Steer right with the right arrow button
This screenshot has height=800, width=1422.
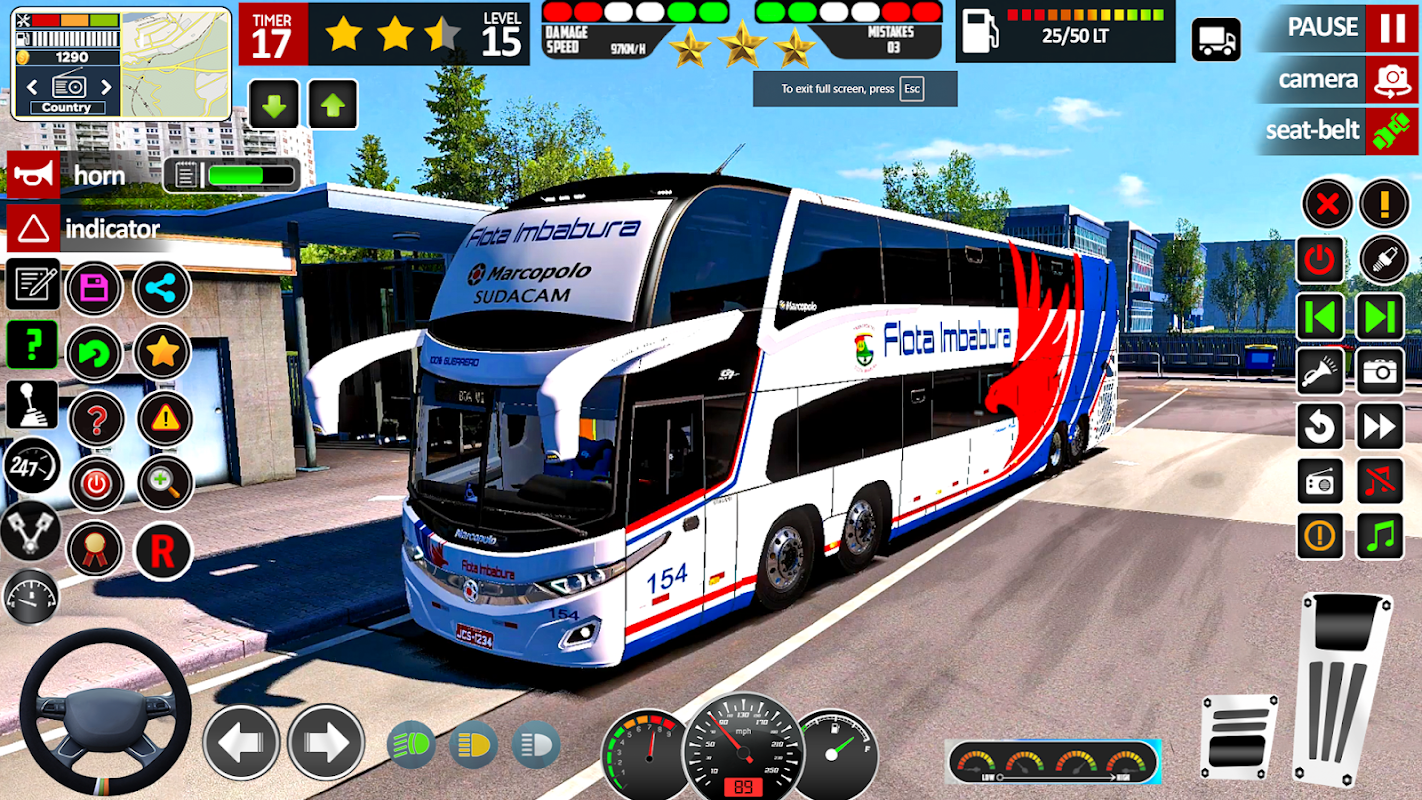(x=326, y=743)
